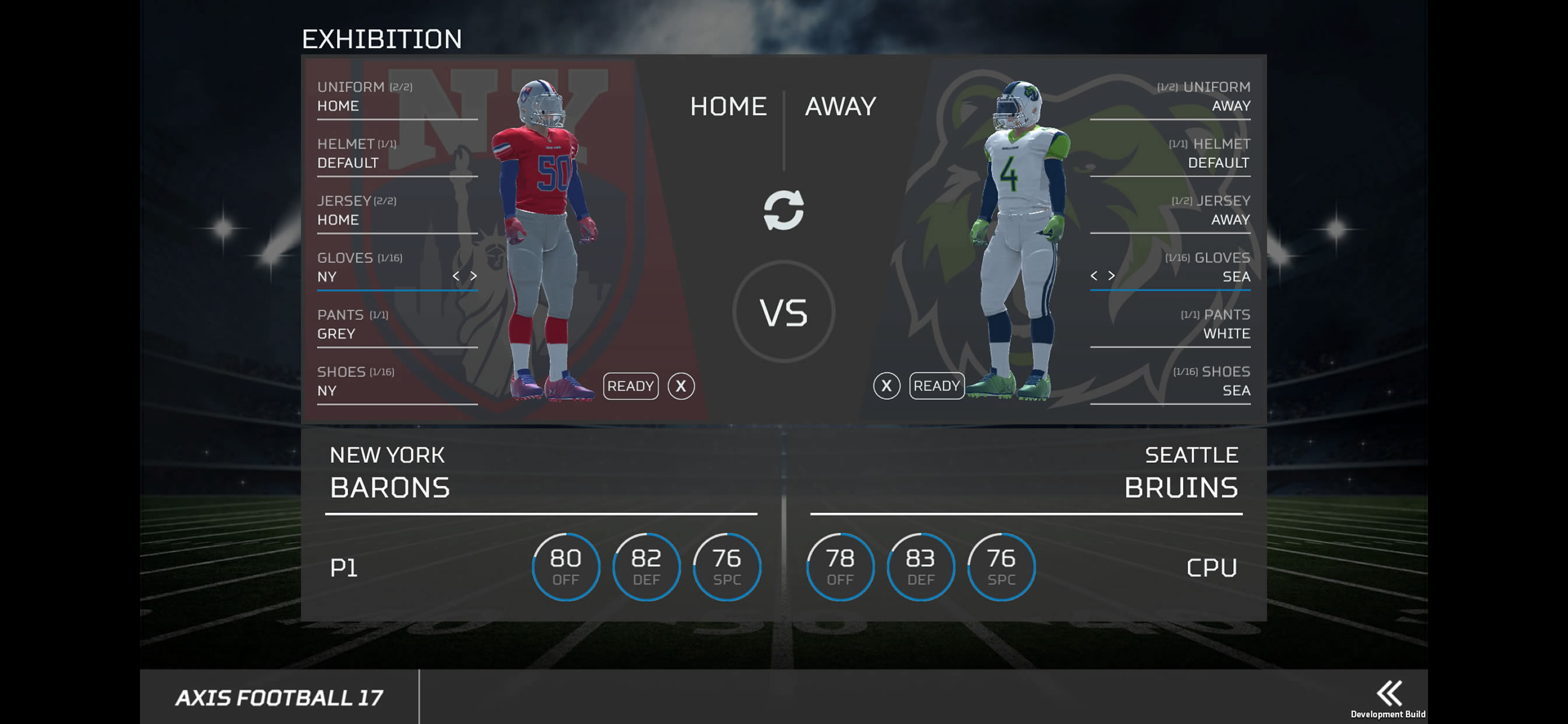Click the home team READY button
Image resolution: width=1568 pixels, height=724 pixels.
[x=630, y=386]
